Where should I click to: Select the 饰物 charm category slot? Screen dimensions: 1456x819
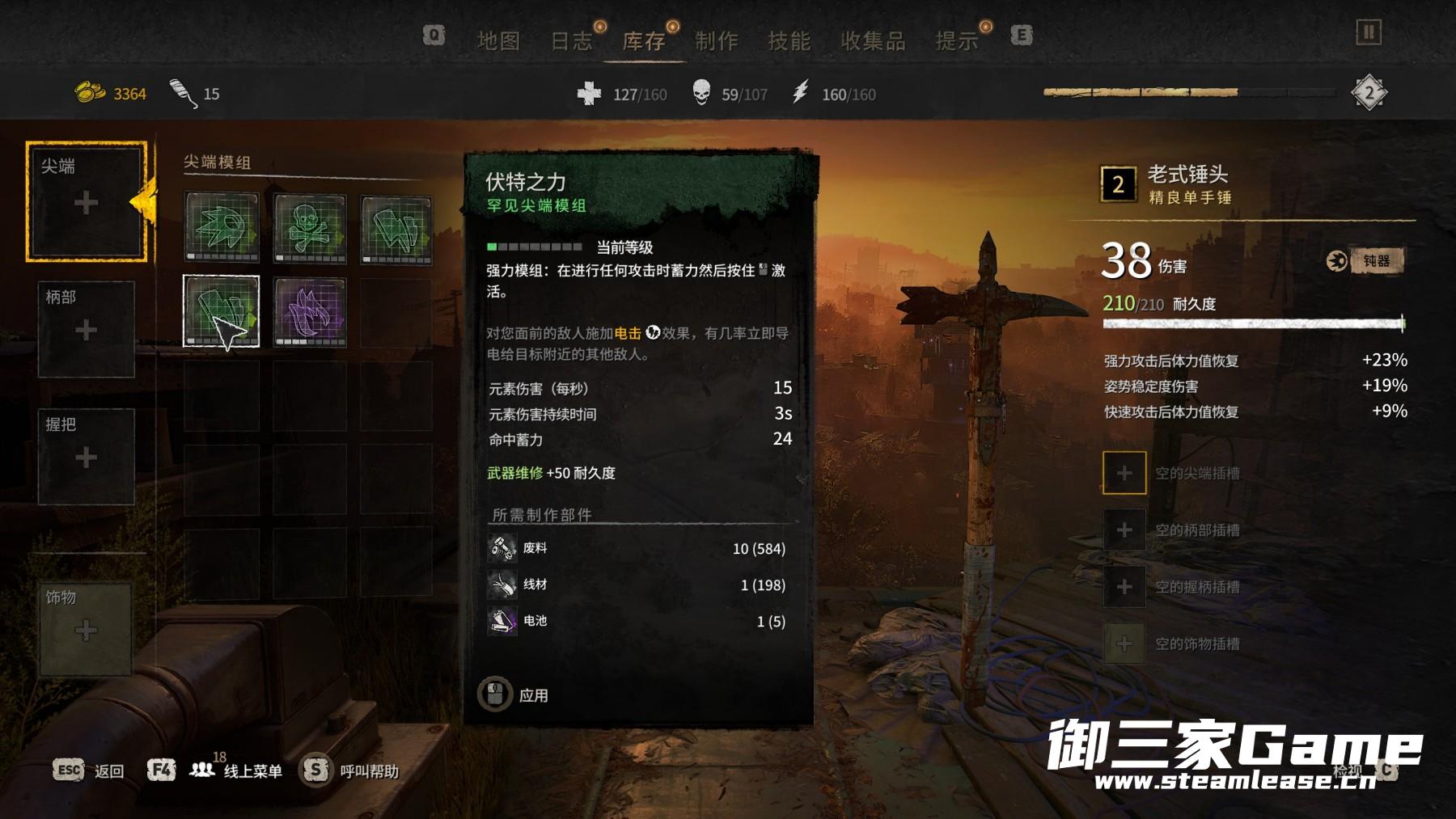click(x=87, y=629)
